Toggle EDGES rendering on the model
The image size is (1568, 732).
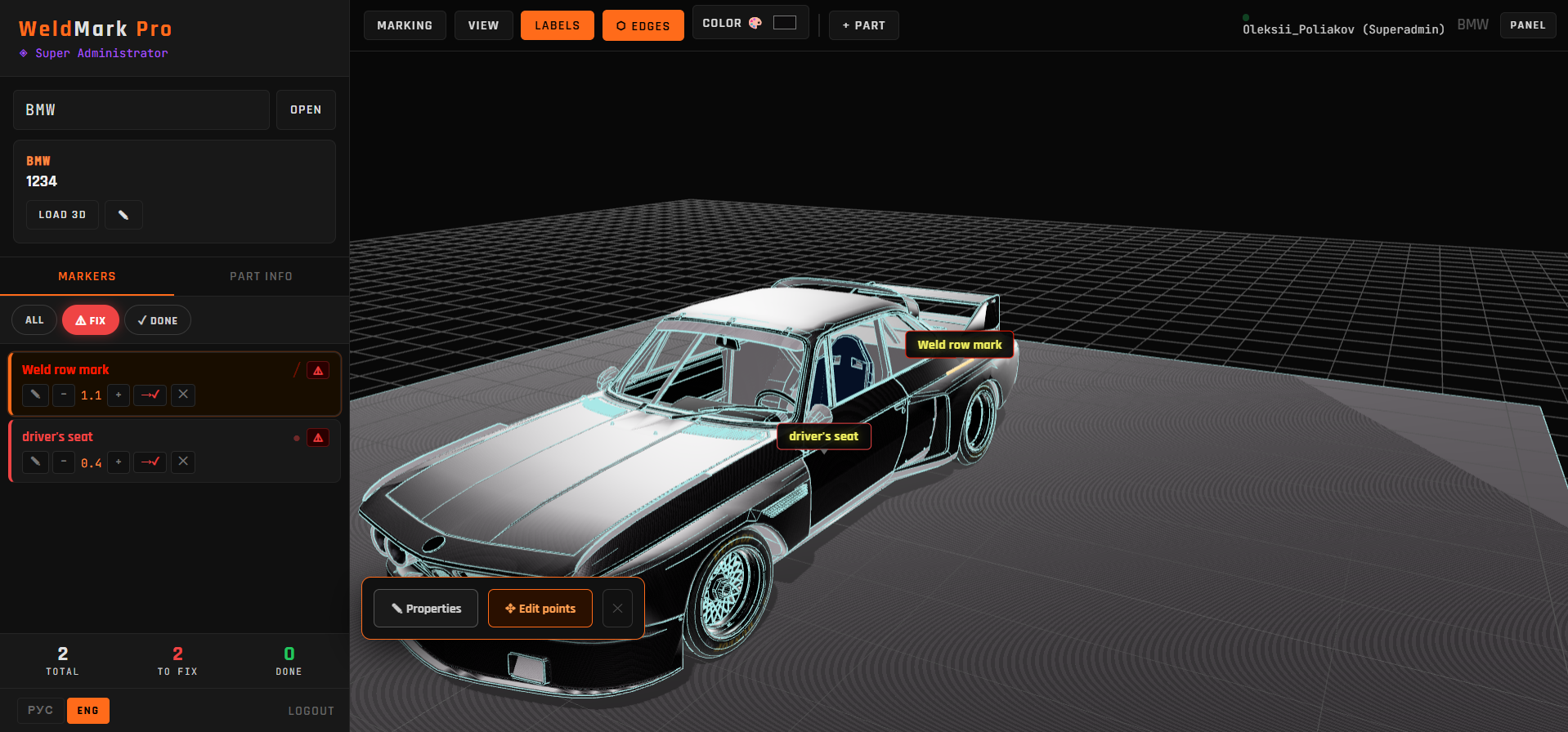(x=643, y=25)
